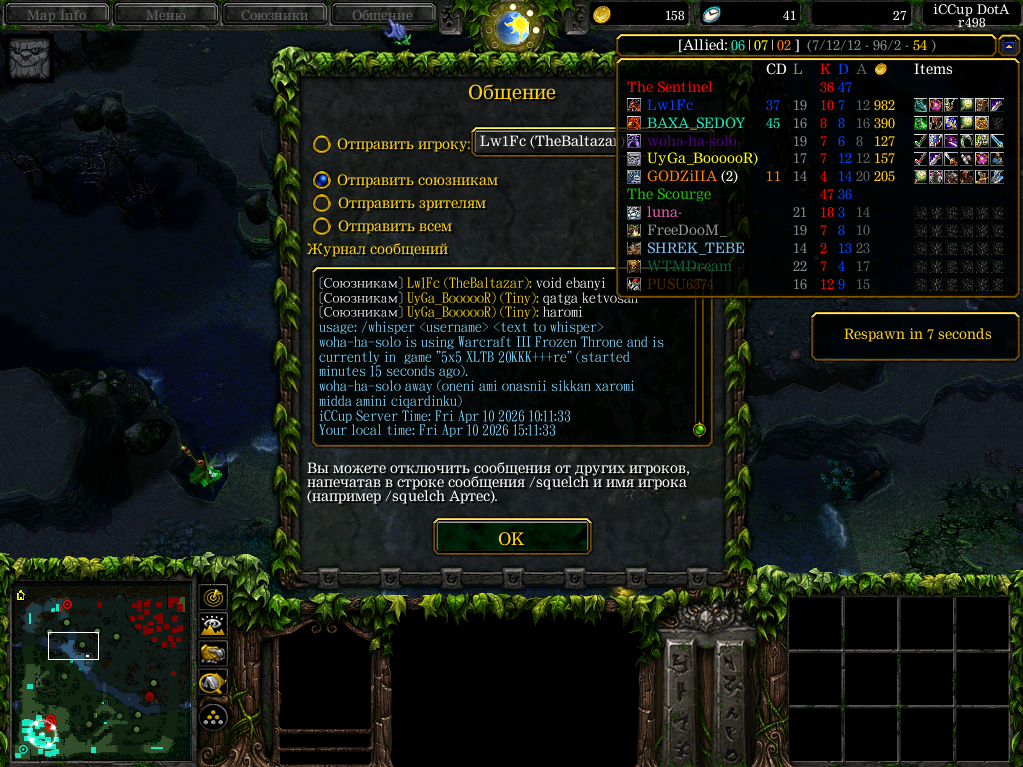Toggle minimap terrain display eye button
The image size is (1023, 767).
(x=213, y=626)
